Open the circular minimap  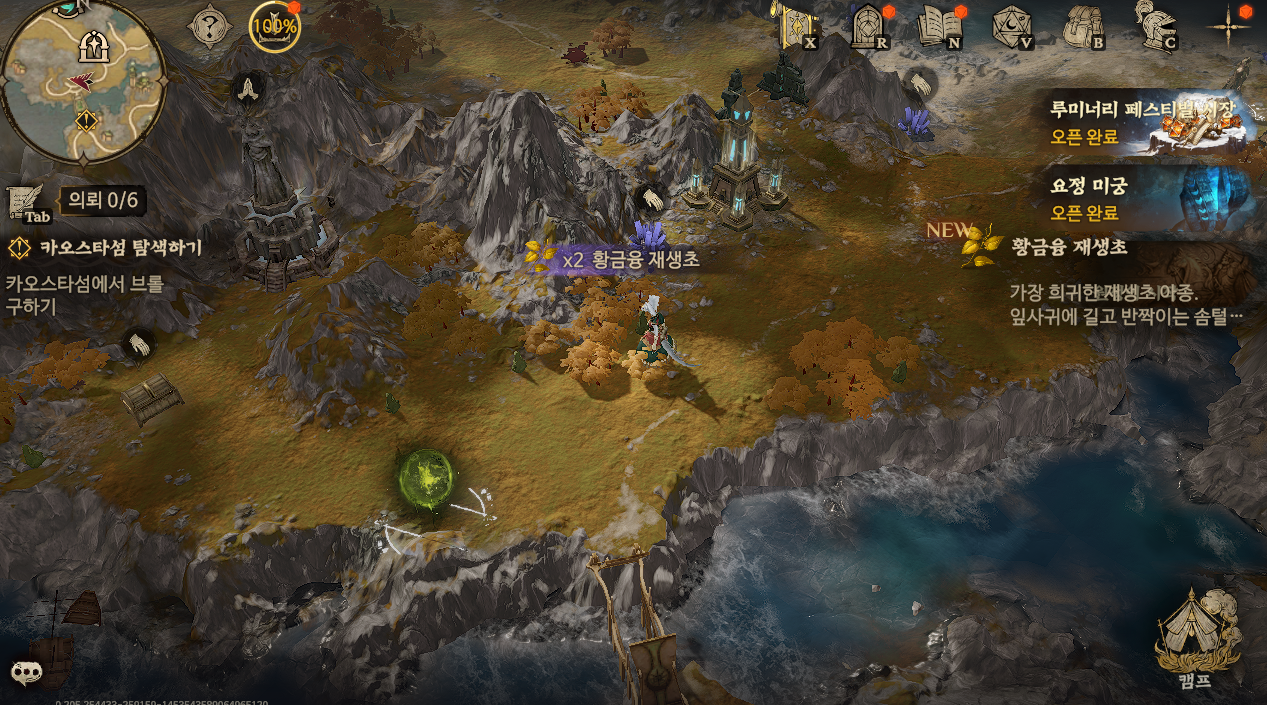(x=82, y=81)
